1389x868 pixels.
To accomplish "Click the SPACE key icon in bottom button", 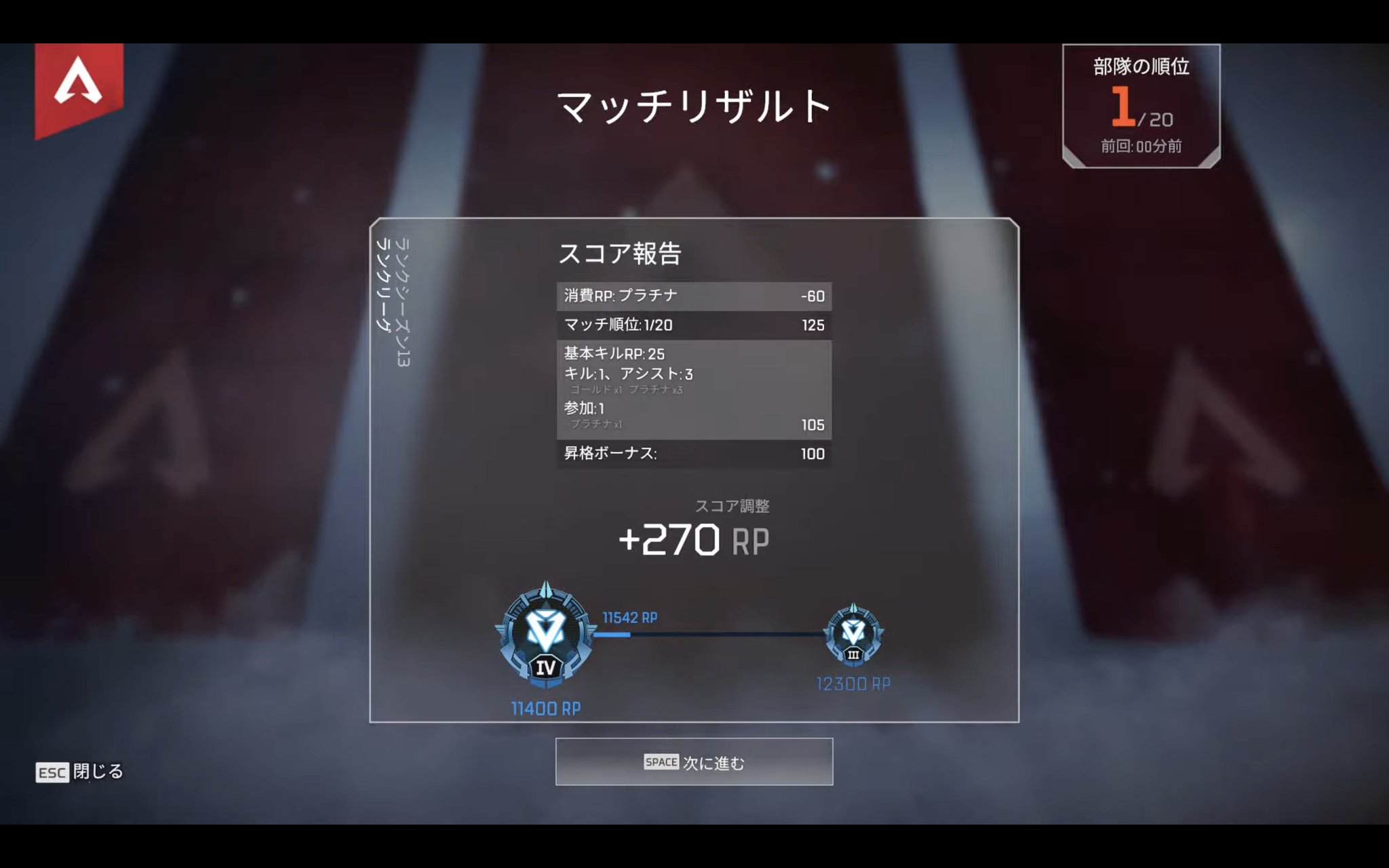I will point(660,762).
